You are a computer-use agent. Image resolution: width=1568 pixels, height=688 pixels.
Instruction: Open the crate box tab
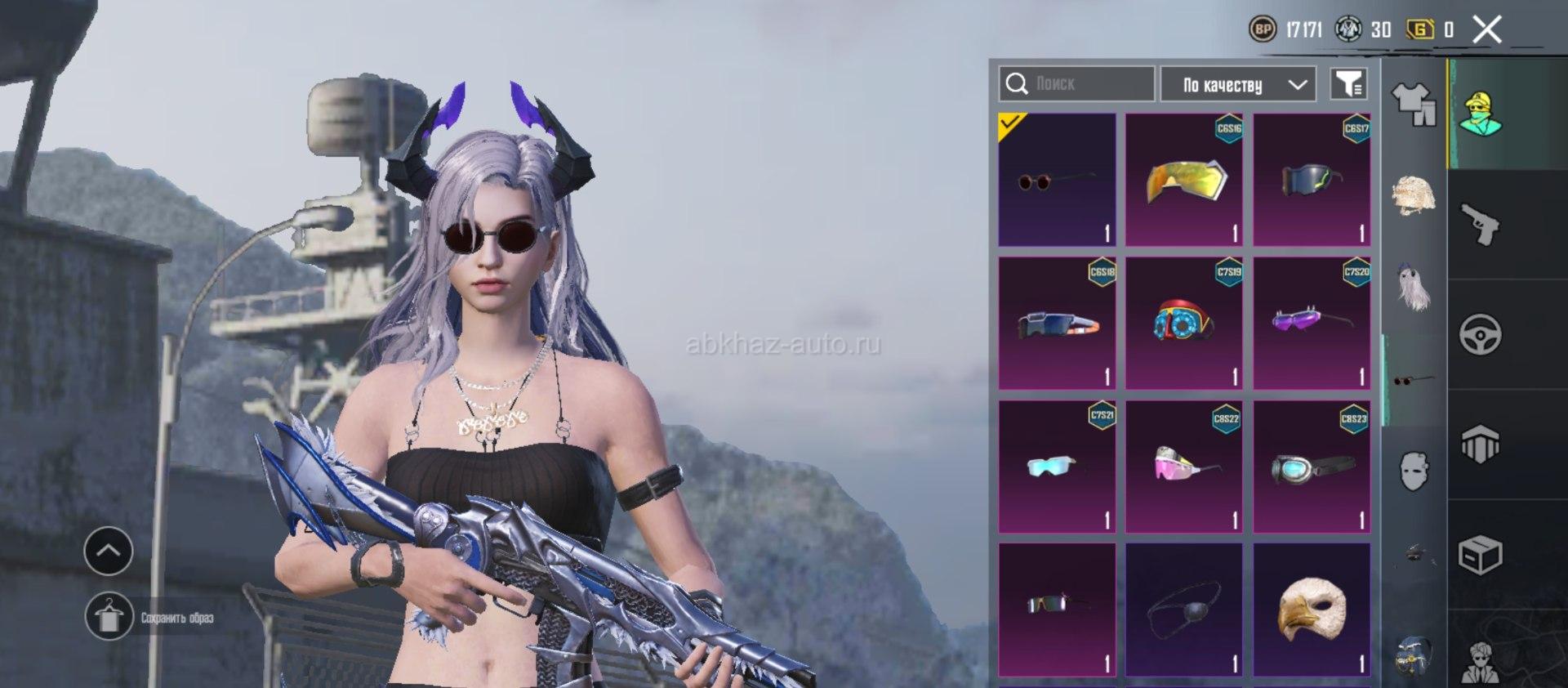[1480, 556]
